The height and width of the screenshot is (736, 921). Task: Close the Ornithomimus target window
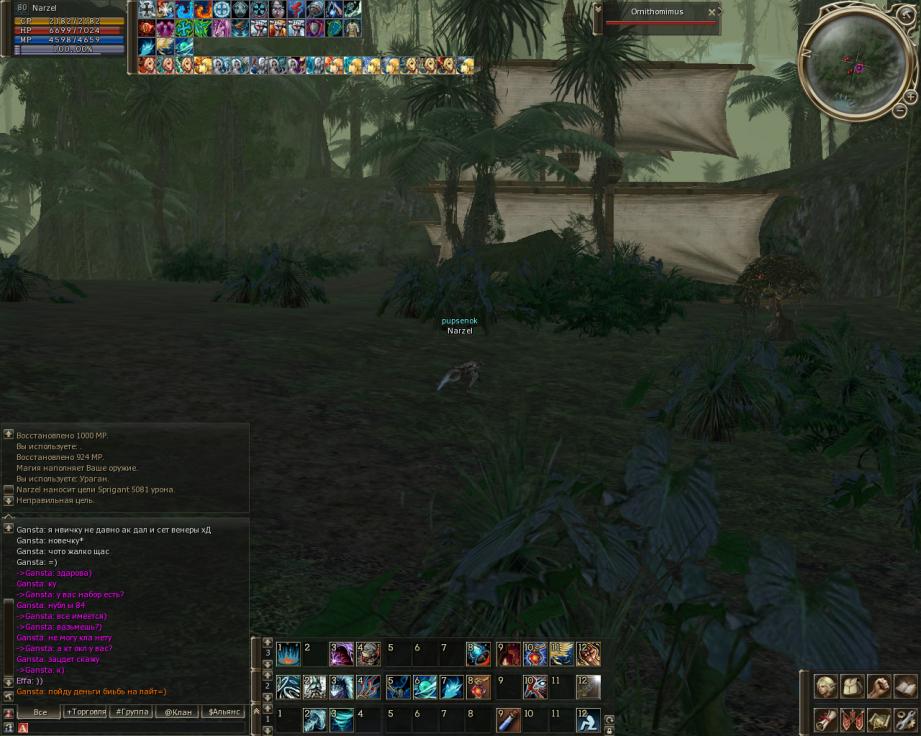click(712, 13)
